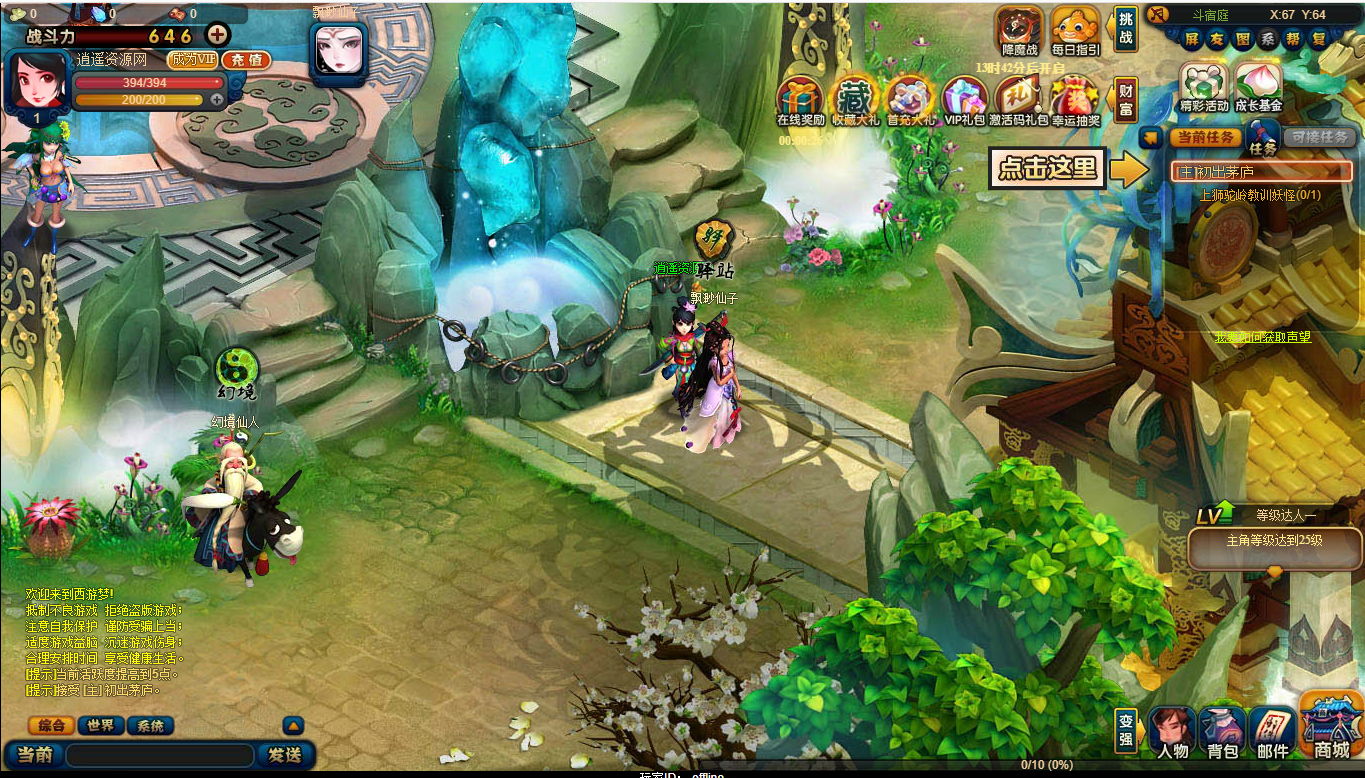
Task: Click the 初出茅庐 main quest entry
Action: pos(1261,172)
